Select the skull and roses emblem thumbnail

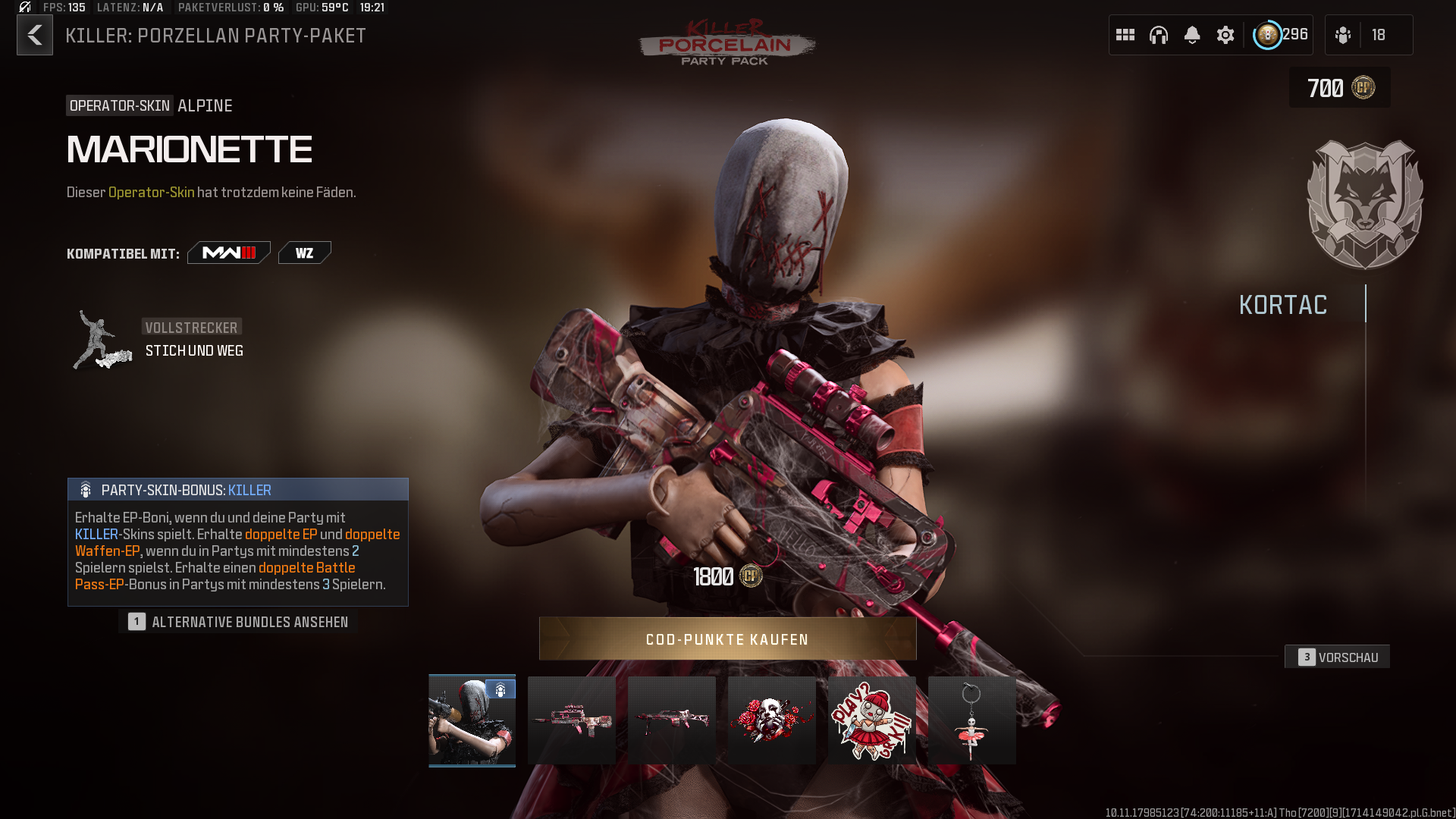click(771, 720)
